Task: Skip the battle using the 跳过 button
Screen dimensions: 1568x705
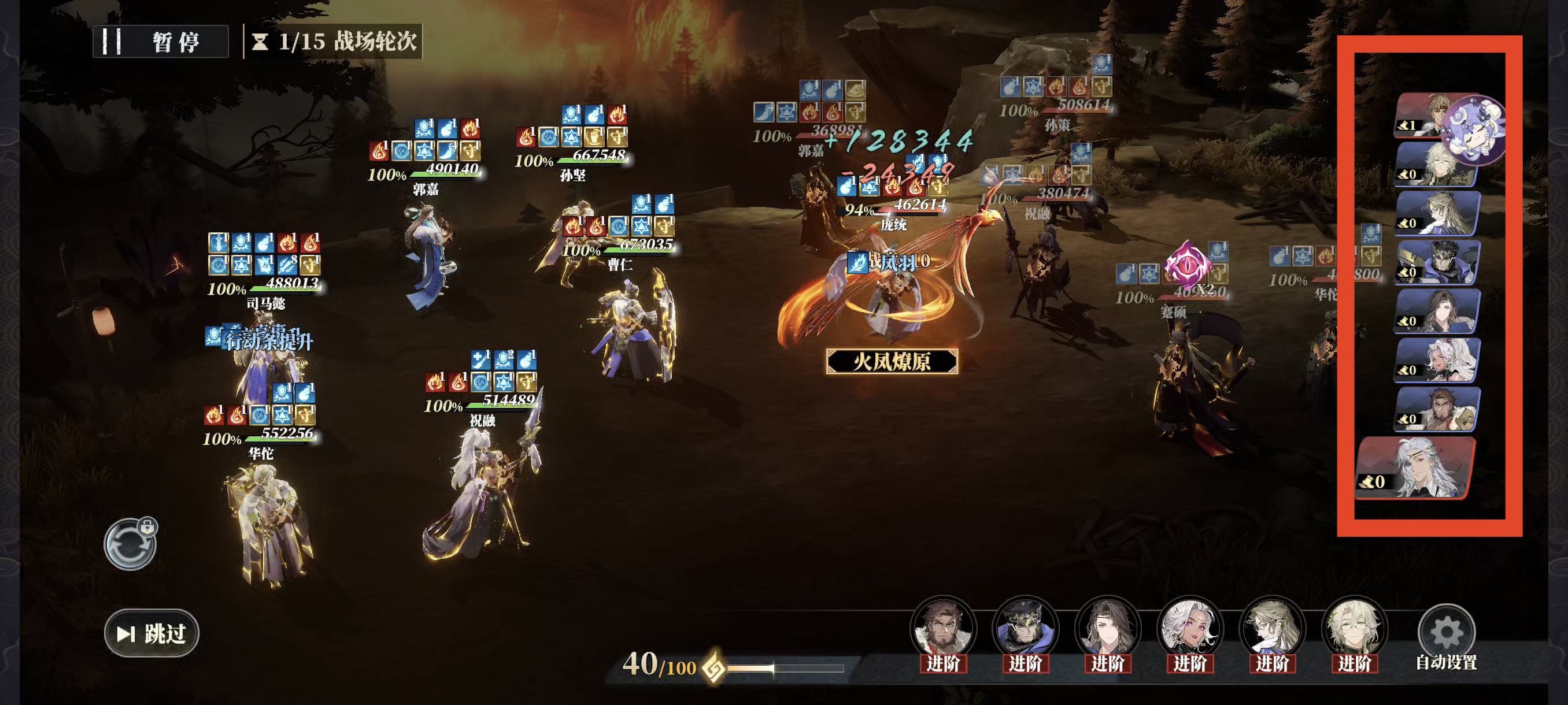Action: tap(151, 633)
